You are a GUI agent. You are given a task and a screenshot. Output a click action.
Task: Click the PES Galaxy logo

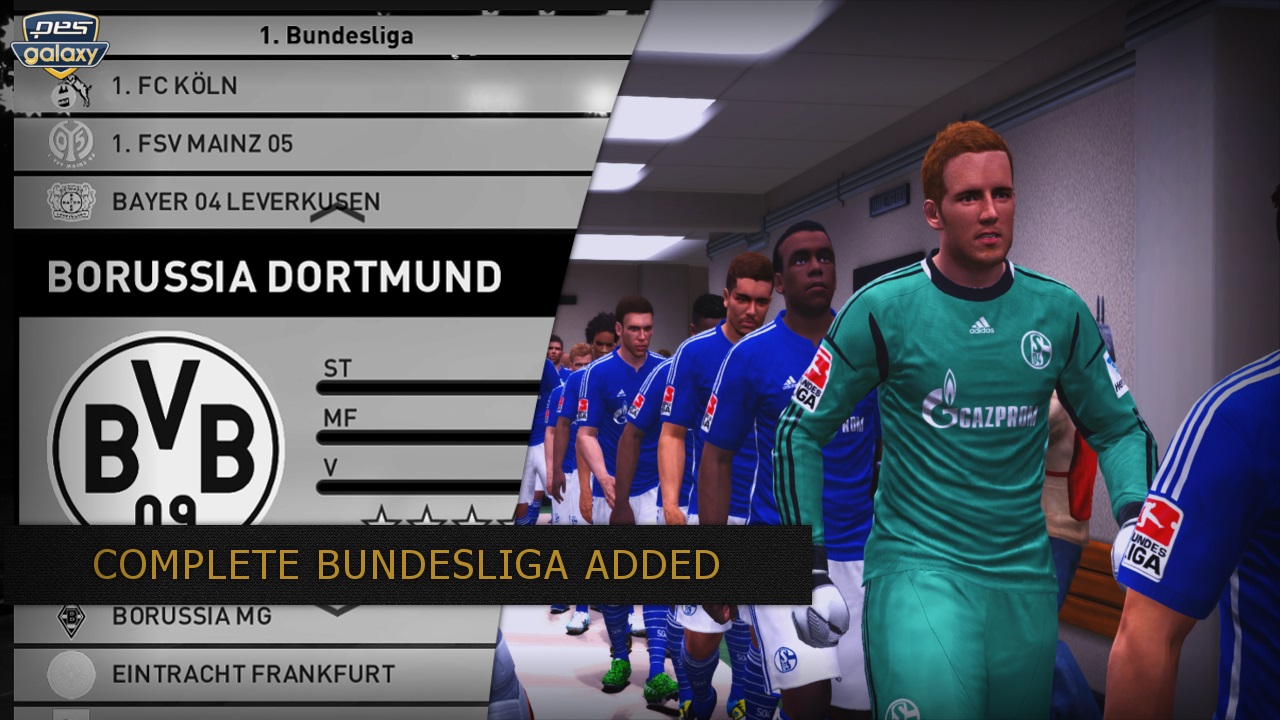65,45
